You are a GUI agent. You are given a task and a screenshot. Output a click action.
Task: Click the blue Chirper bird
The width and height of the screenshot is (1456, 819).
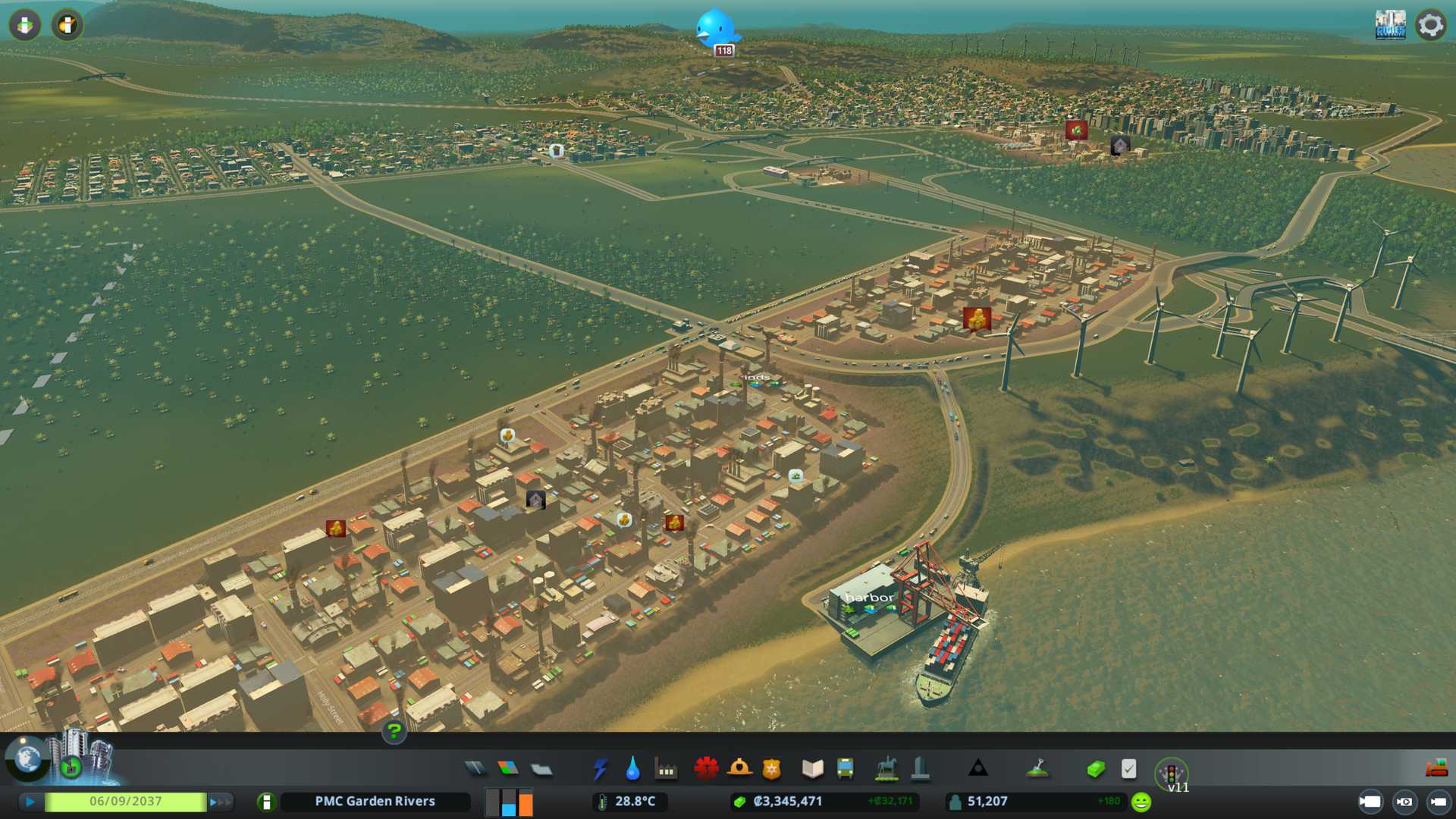pyautogui.click(x=716, y=28)
